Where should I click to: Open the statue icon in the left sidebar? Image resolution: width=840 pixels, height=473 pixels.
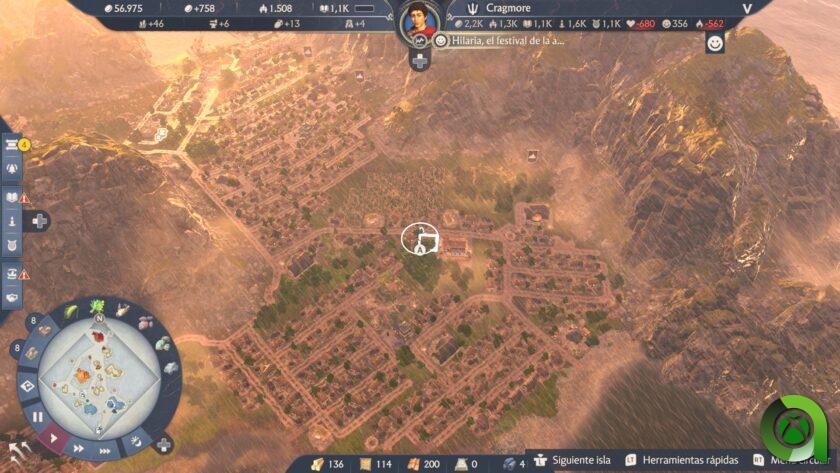[12, 221]
